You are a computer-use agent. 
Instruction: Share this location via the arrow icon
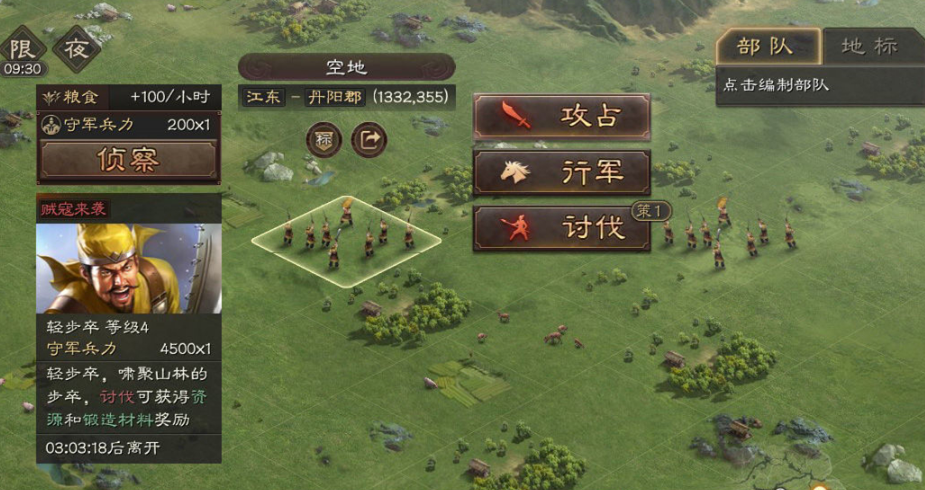coord(370,139)
